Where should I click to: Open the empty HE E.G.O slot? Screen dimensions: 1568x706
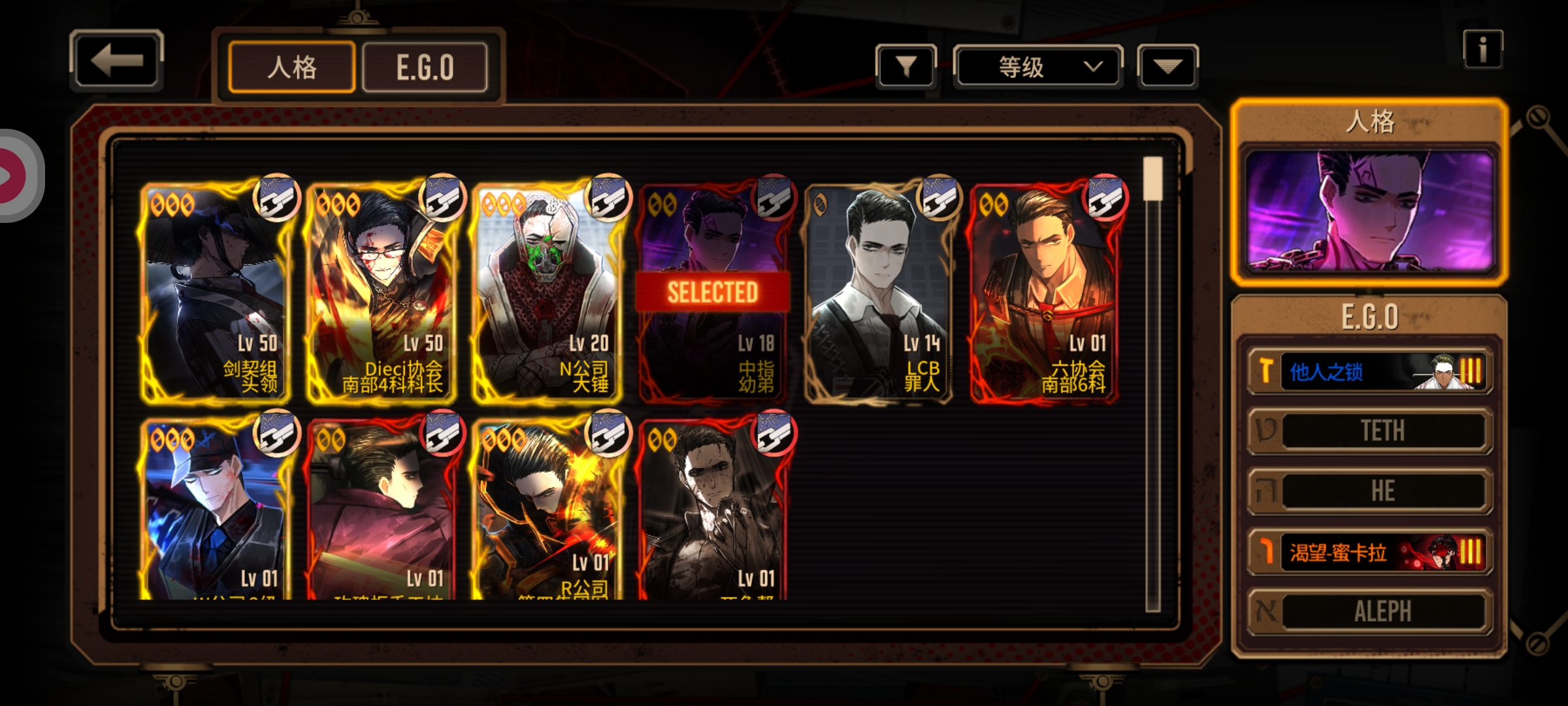(x=1370, y=491)
